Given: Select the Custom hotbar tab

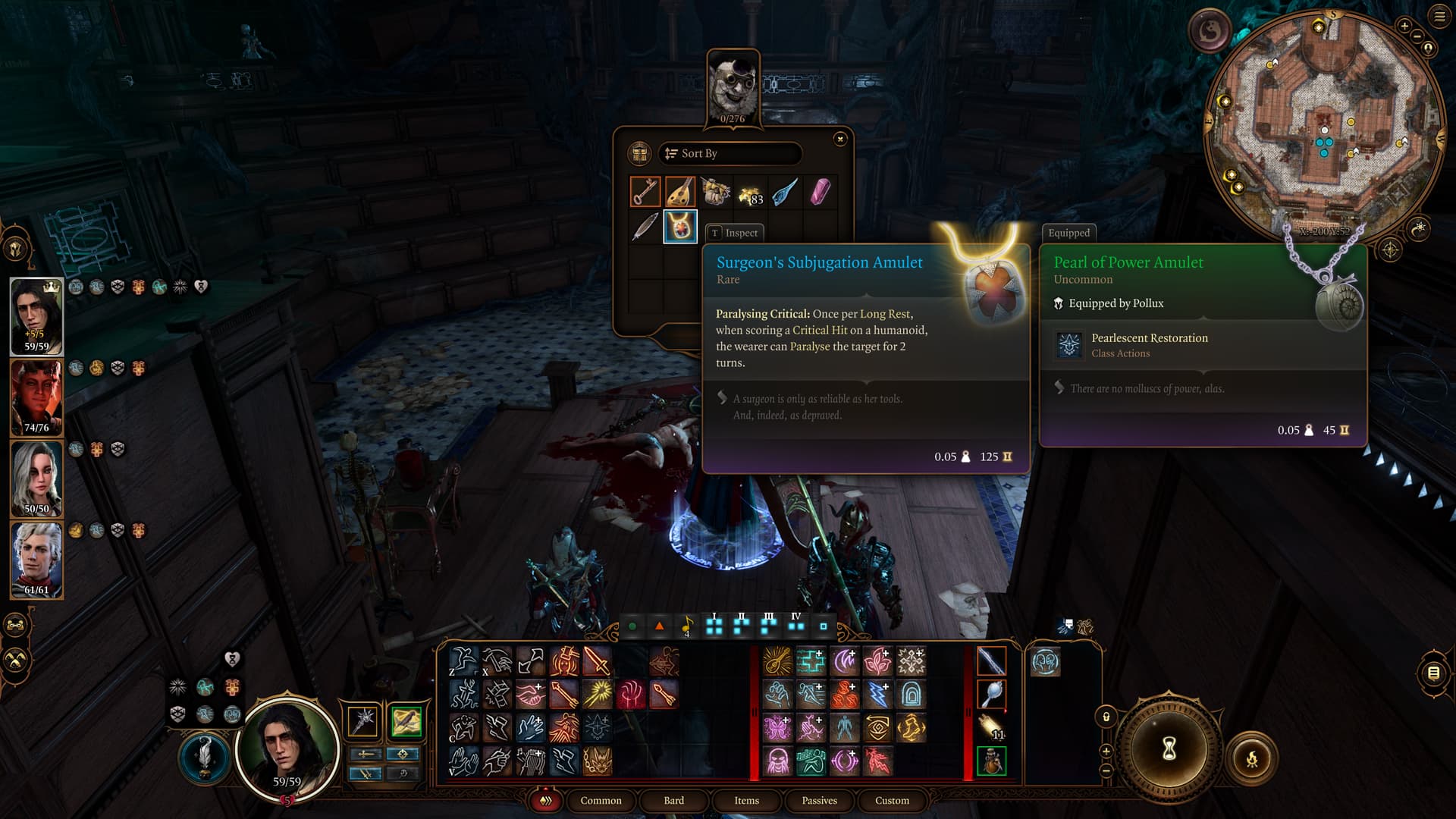Looking at the screenshot, I should coord(892,800).
